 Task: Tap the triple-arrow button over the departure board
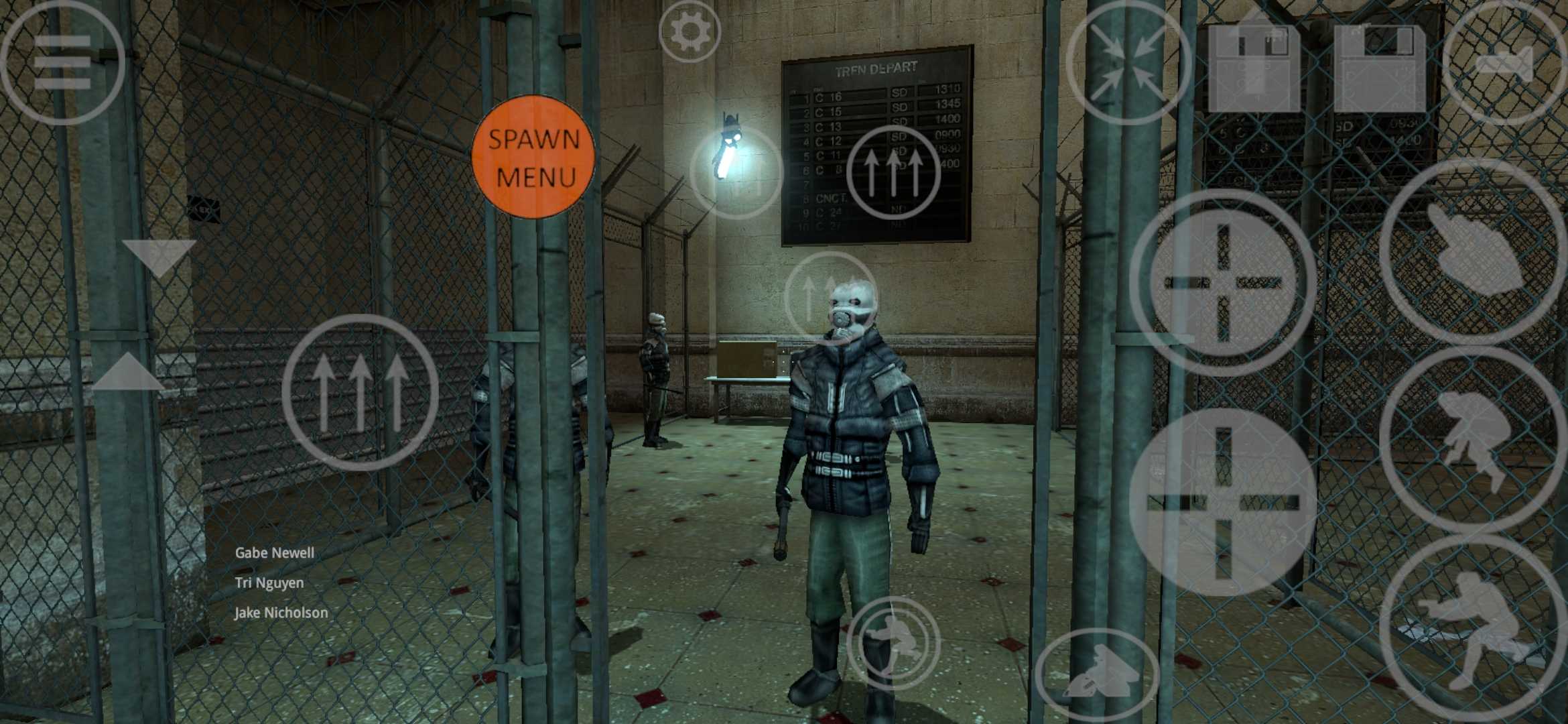coord(893,172)
